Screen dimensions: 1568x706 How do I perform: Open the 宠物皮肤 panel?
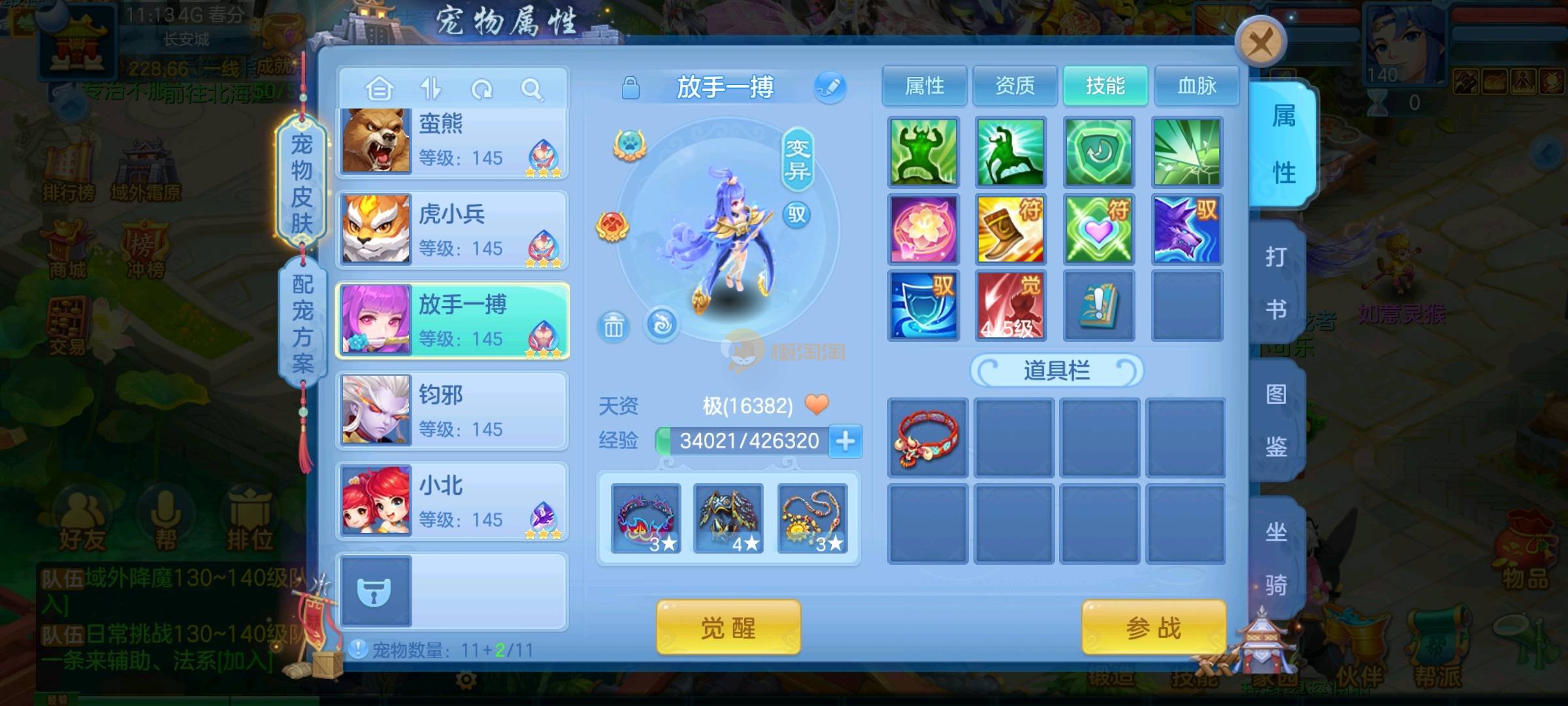coord(301,183)
